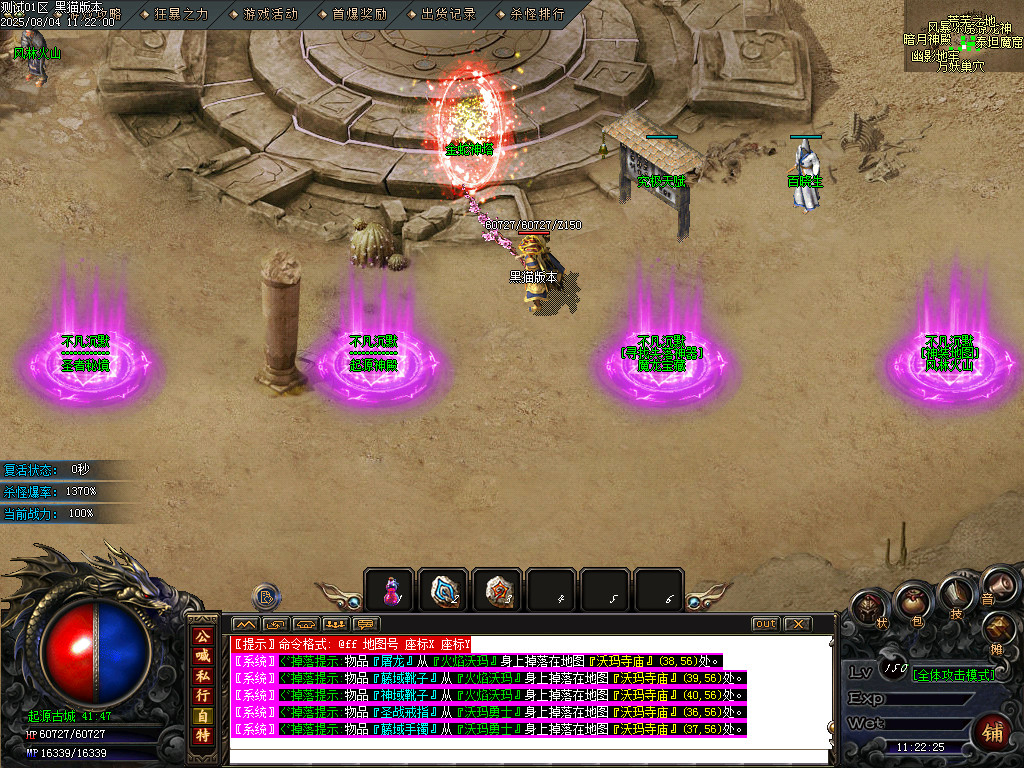Open the 首爆奖励 menu
Viewport: 1024px width, 768px height.
point(358,14)
